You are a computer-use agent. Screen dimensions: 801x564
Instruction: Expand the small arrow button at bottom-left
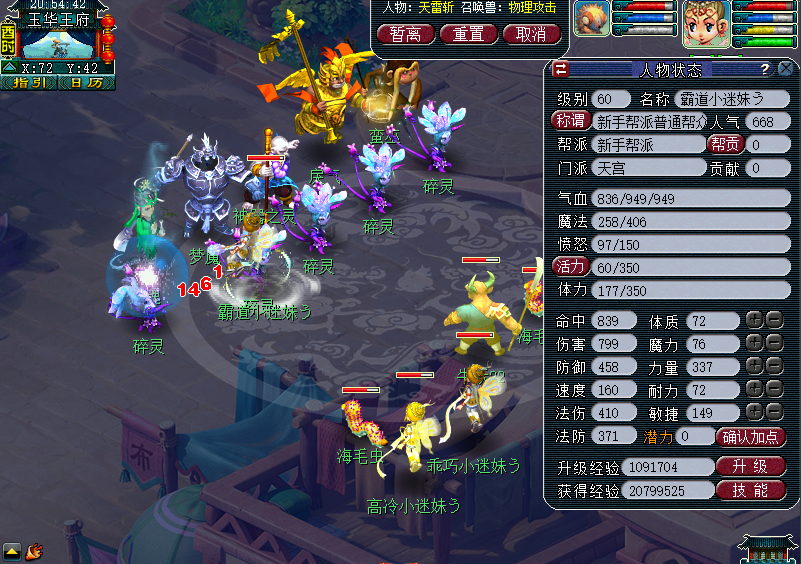[x=12, y=550]
